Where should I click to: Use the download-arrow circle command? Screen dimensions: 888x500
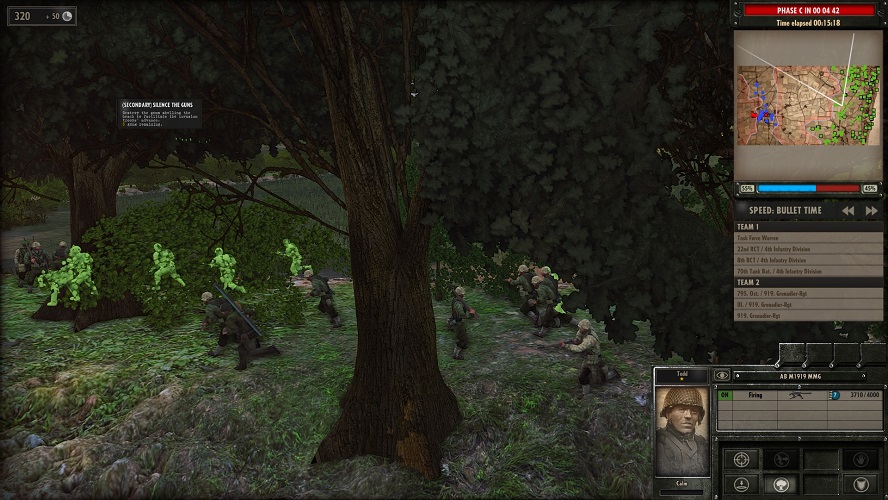coord(742,486)
